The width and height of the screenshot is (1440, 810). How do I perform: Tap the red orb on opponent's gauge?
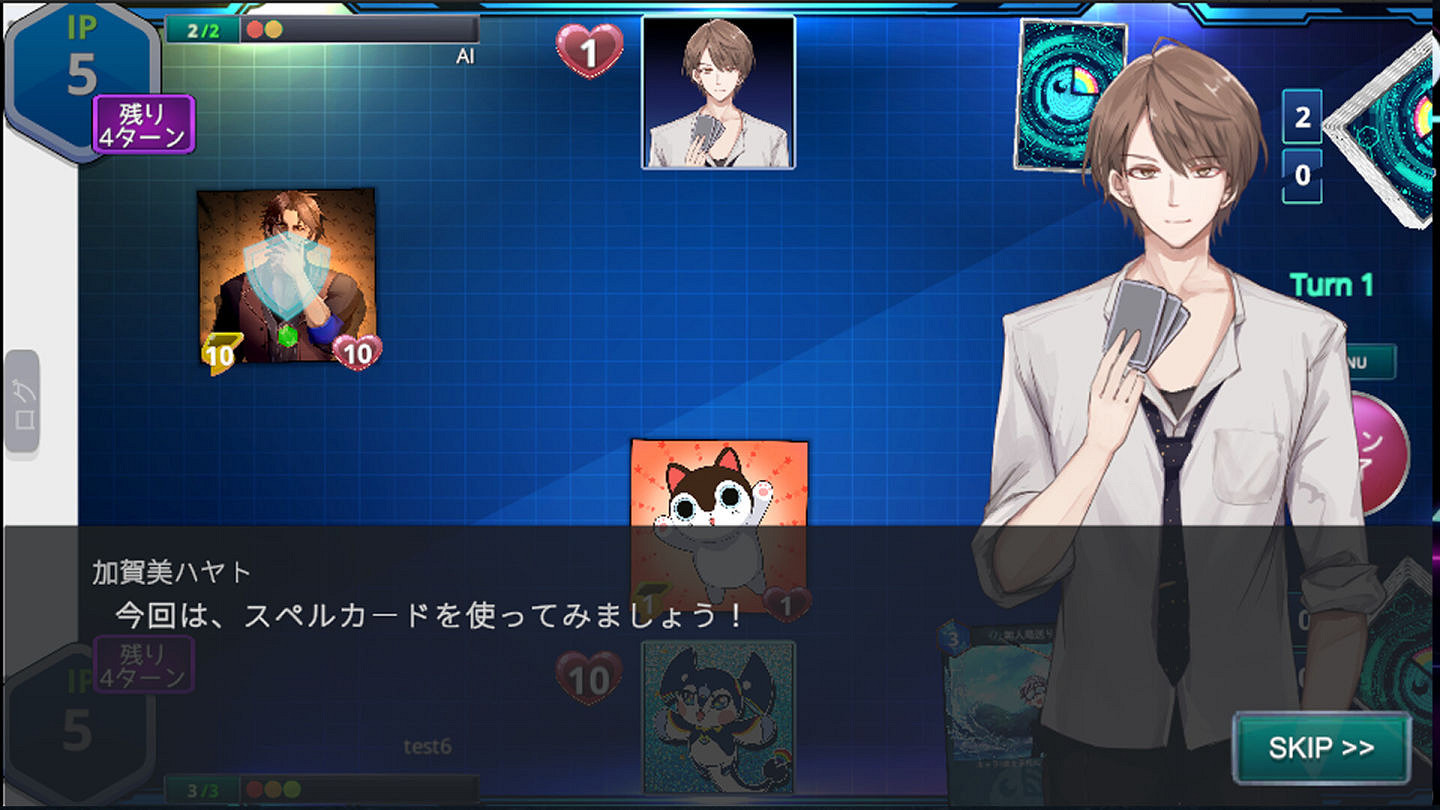tap(254, 28)
